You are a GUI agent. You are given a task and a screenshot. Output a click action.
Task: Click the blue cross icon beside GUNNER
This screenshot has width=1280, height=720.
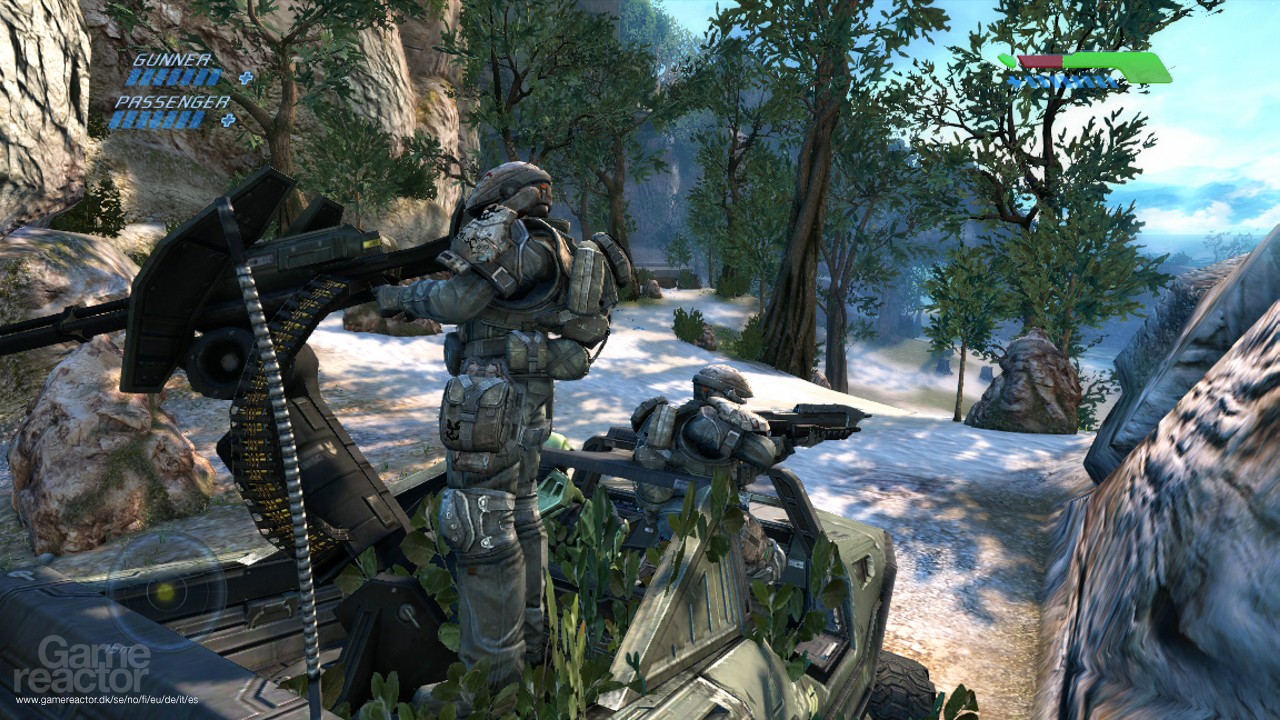click(246, 77)
